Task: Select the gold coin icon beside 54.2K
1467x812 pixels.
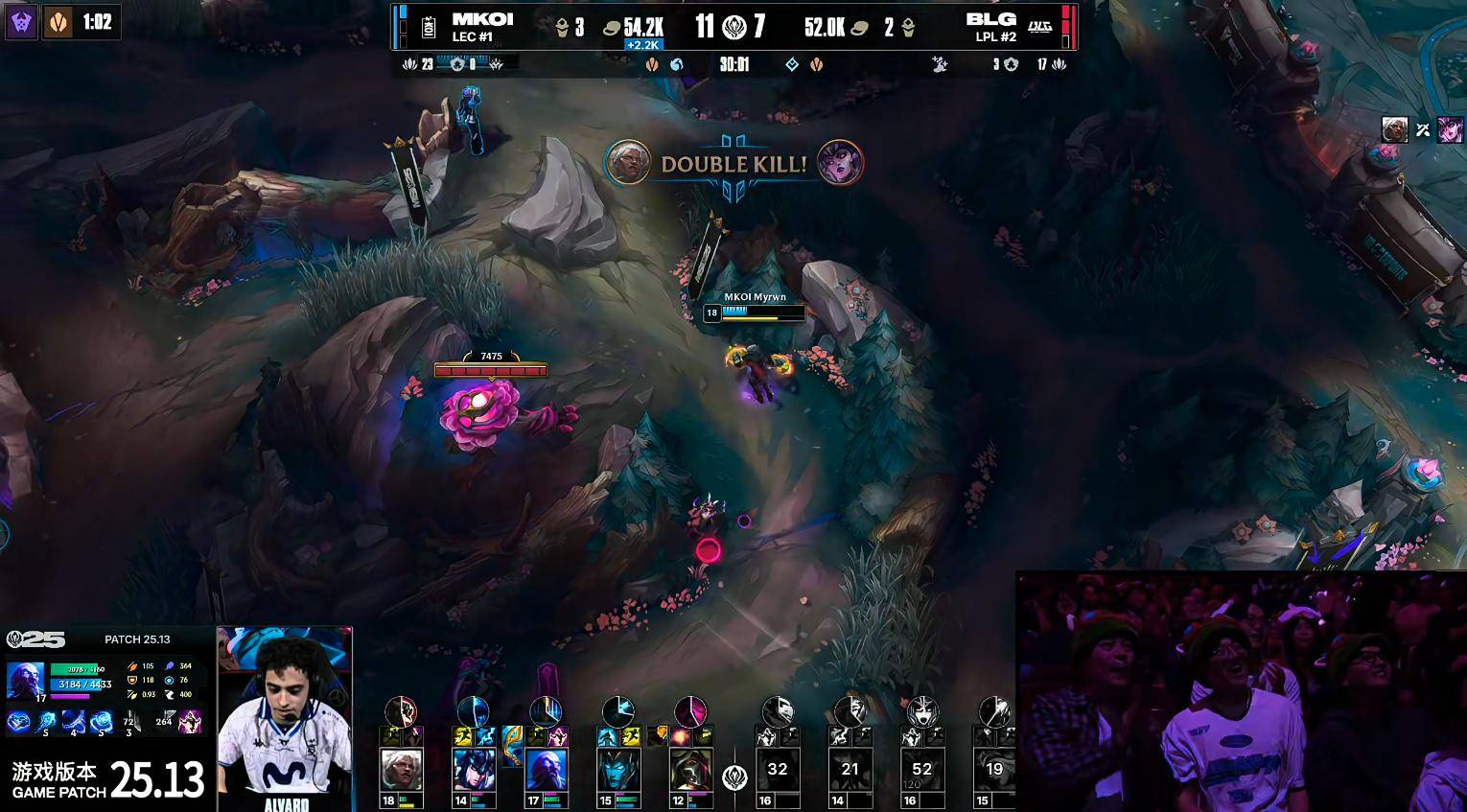Action: point(614,27)
